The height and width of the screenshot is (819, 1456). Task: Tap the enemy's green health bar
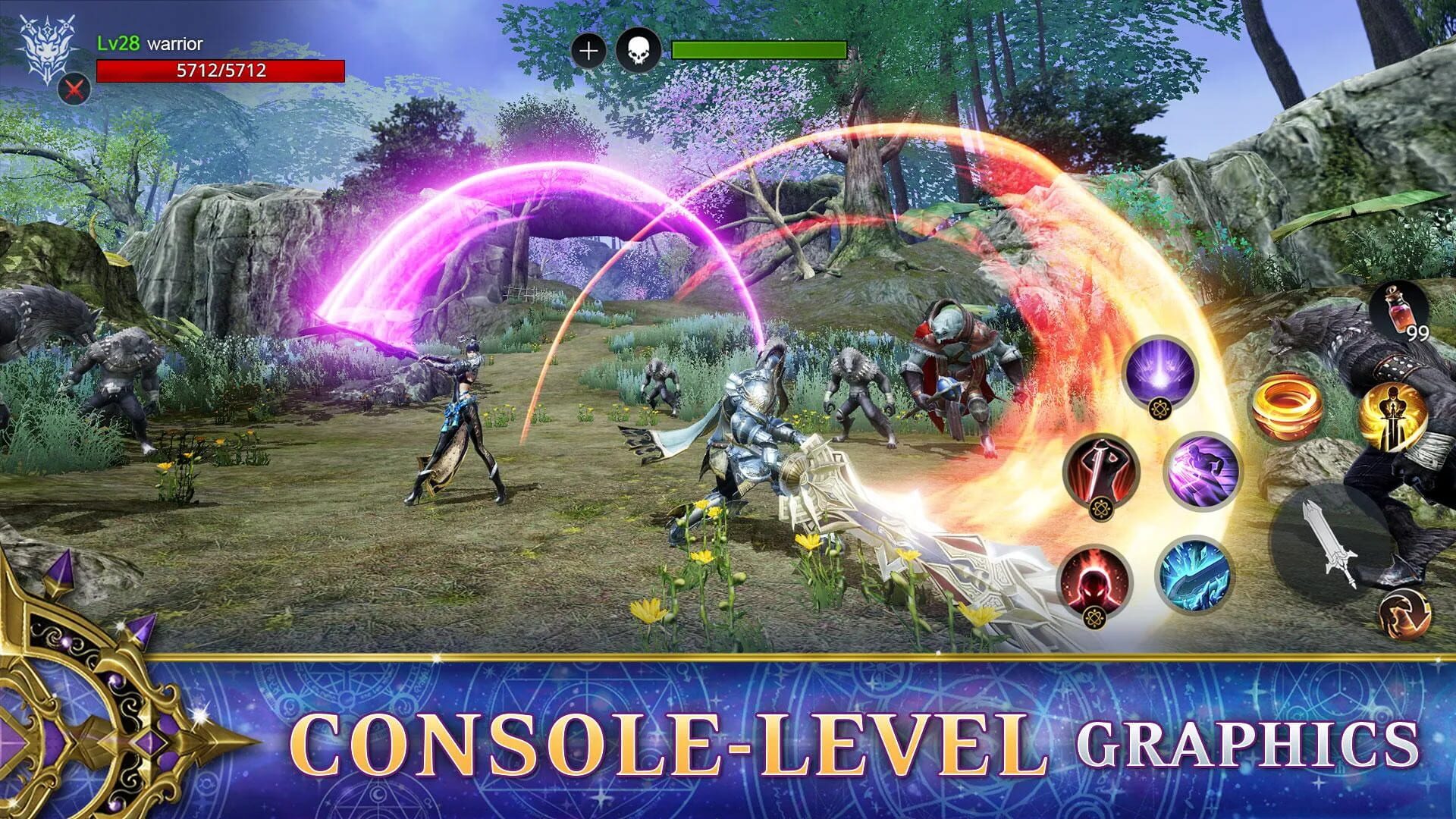758,50
